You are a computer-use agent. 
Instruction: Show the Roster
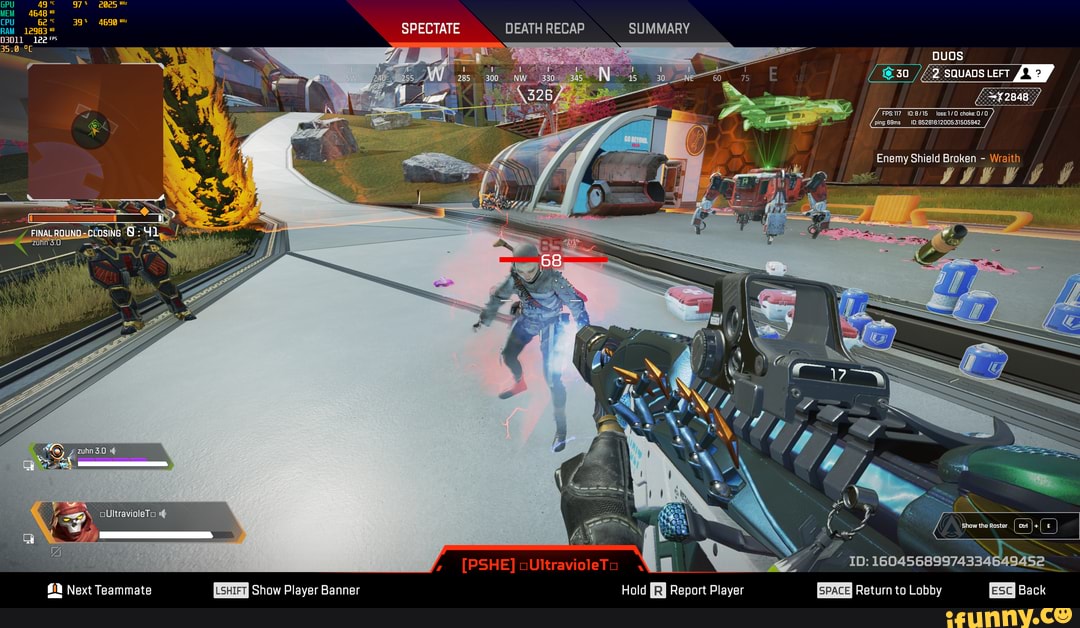(x=1007, y=526)
